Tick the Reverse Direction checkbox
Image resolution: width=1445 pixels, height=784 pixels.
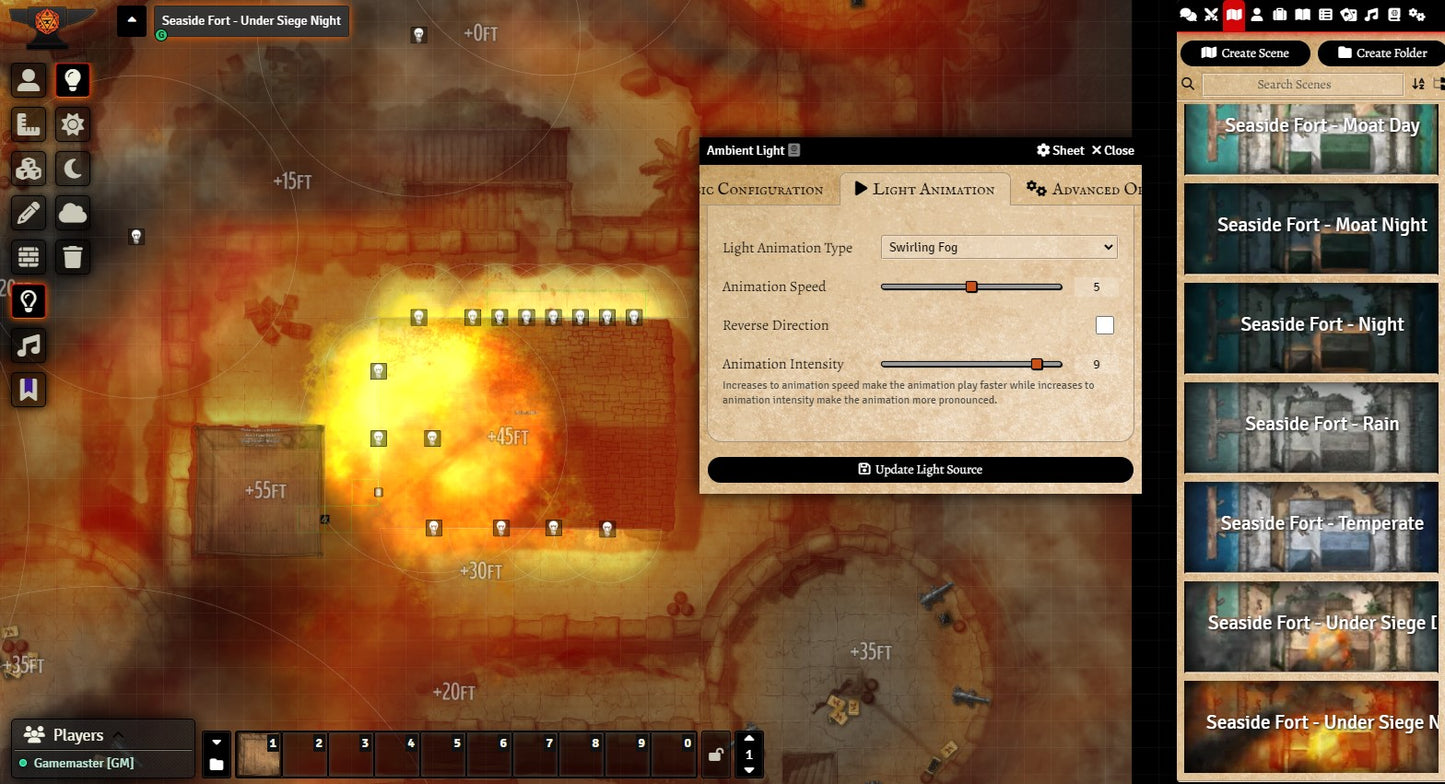tap(1104, 325)
